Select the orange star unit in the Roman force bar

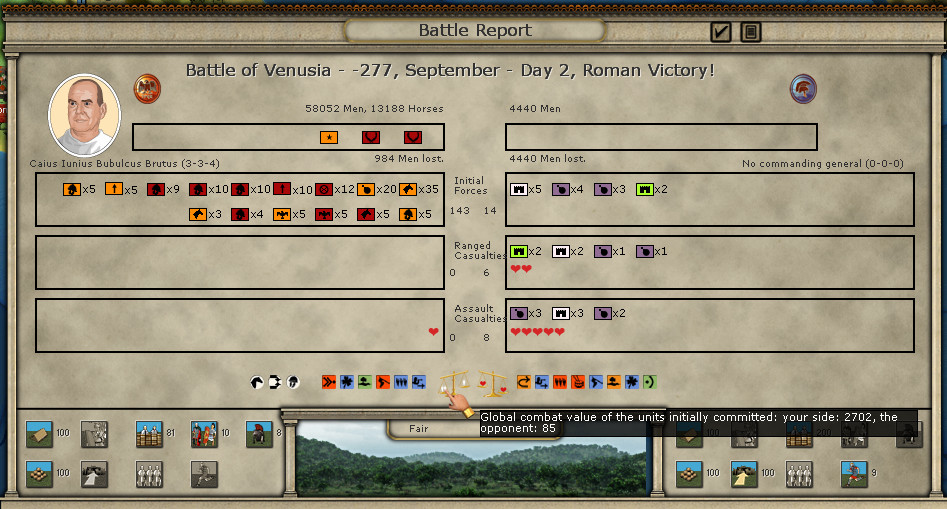(329, 137)
